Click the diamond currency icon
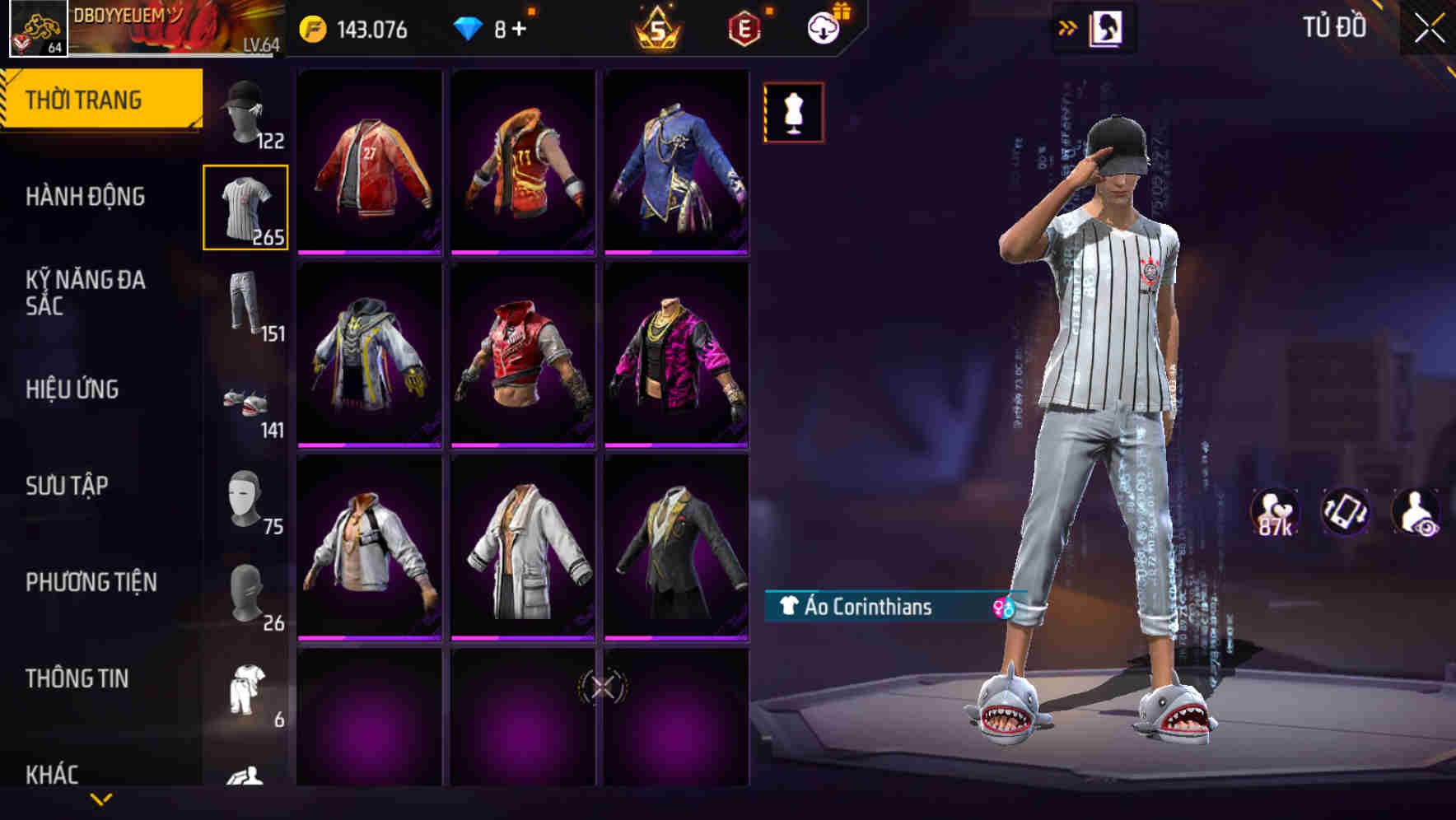 tap(466, 27)
